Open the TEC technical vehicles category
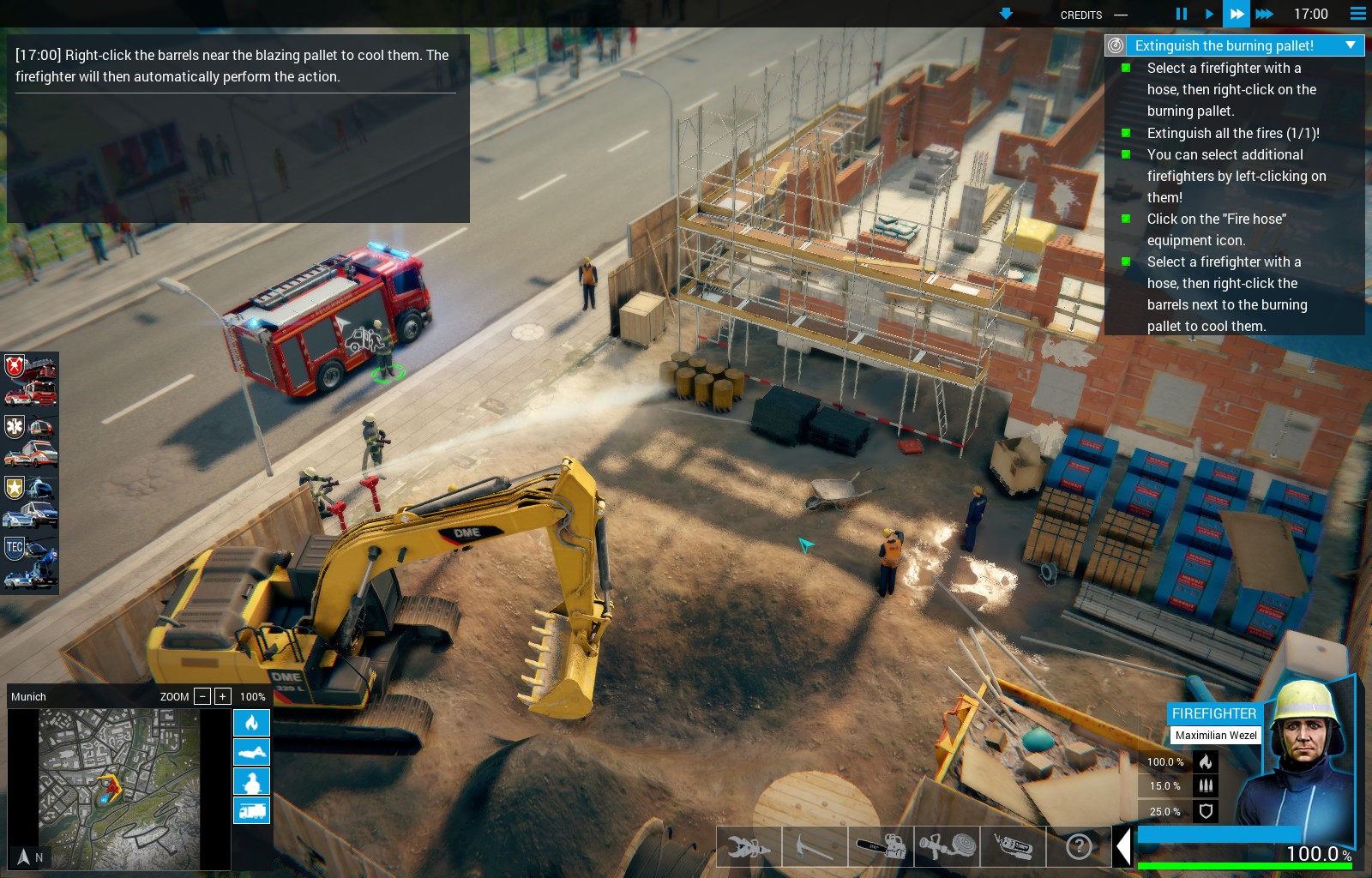Viewport: 1372px width, 878px height. point(30,562)
